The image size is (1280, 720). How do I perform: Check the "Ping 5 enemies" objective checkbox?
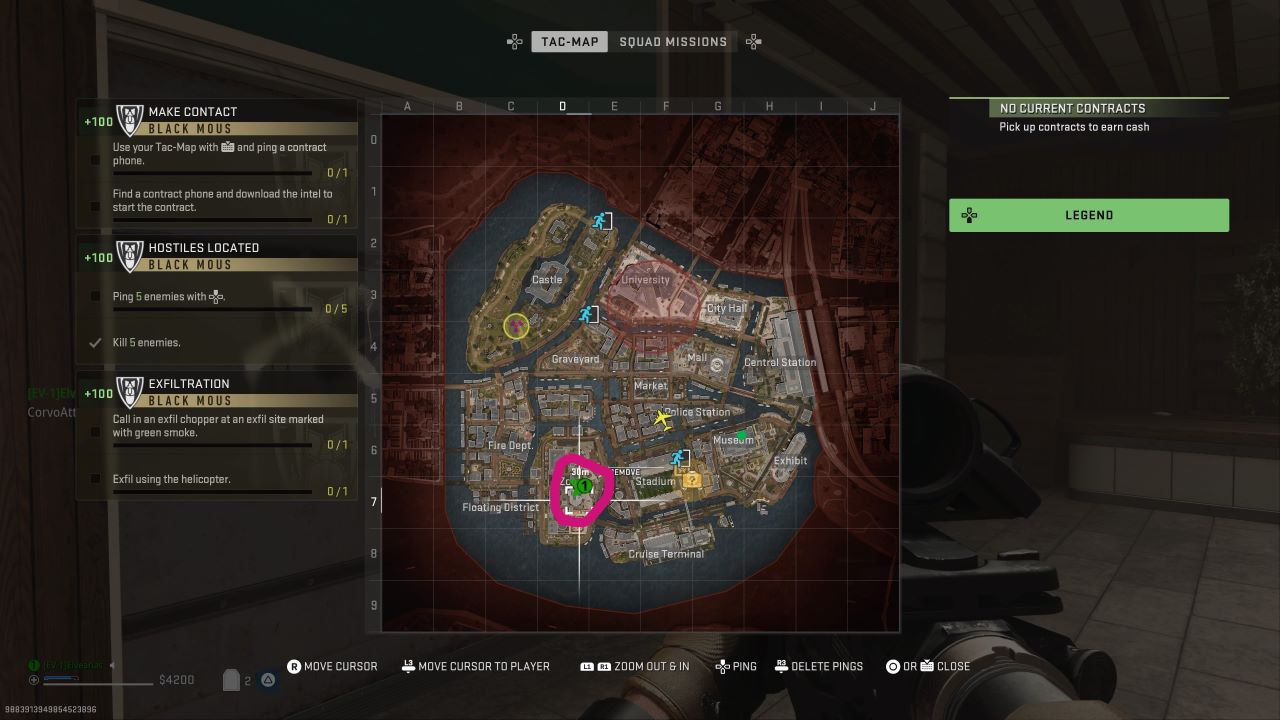(94, 296)
